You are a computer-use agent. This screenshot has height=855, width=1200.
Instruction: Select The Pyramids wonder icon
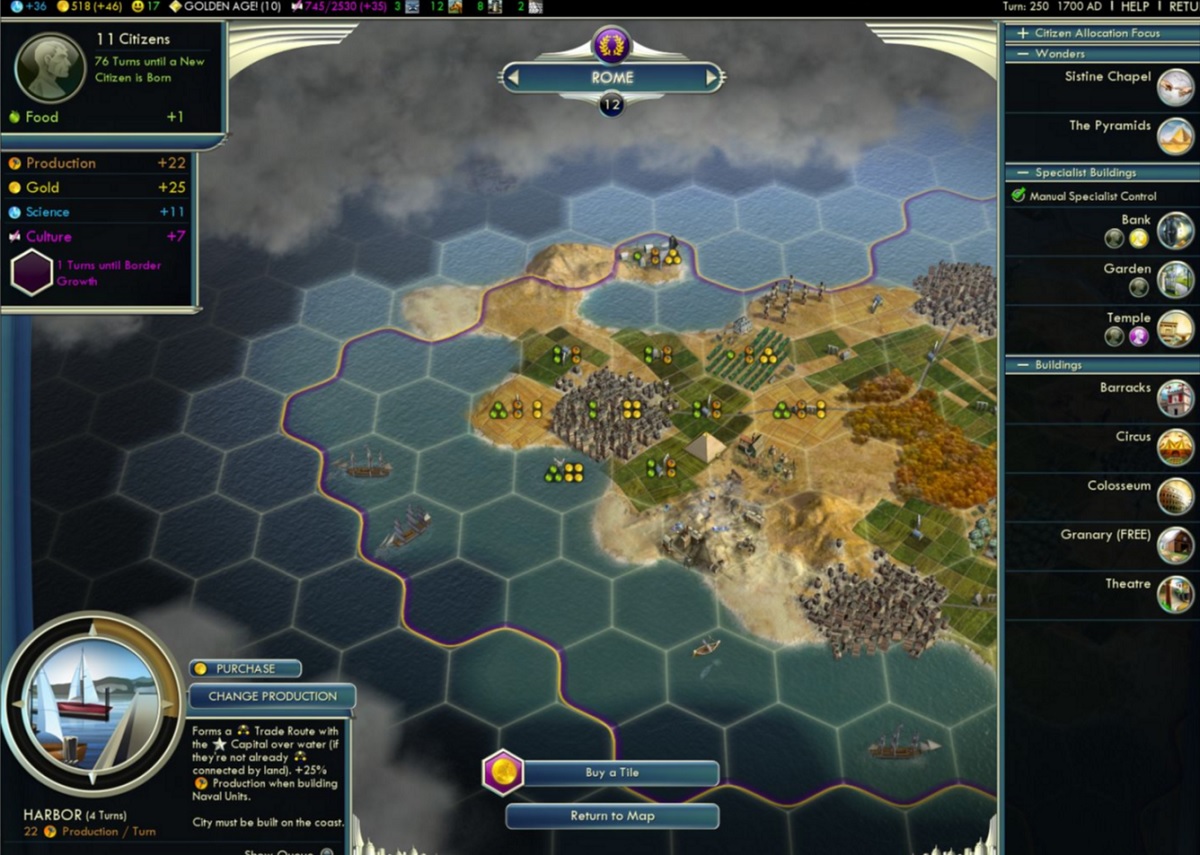click(1175, 136)
